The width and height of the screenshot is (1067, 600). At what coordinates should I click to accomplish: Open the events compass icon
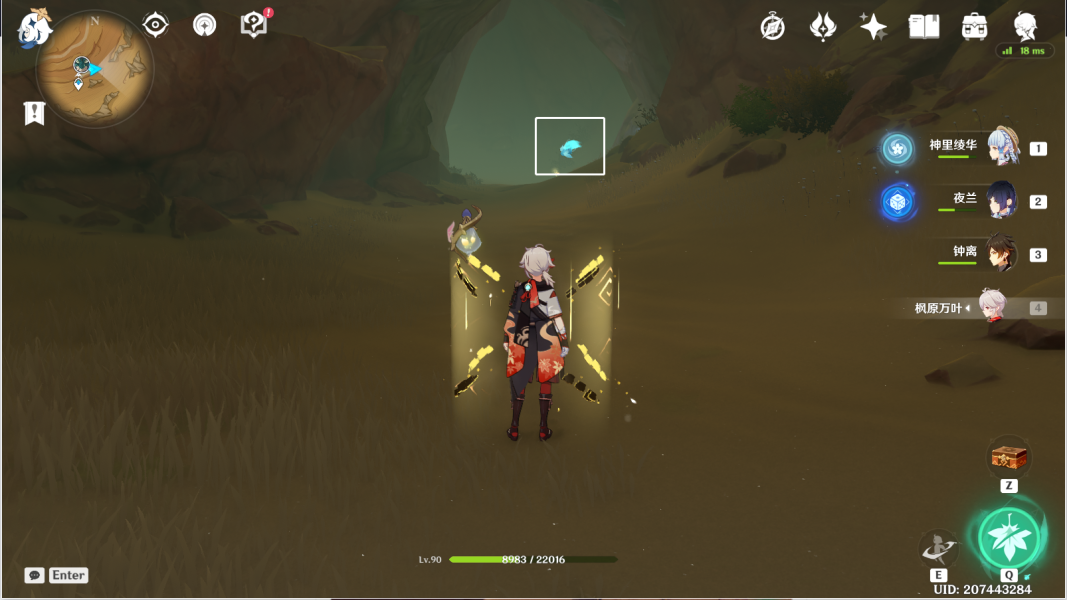[x=772, y=27]
